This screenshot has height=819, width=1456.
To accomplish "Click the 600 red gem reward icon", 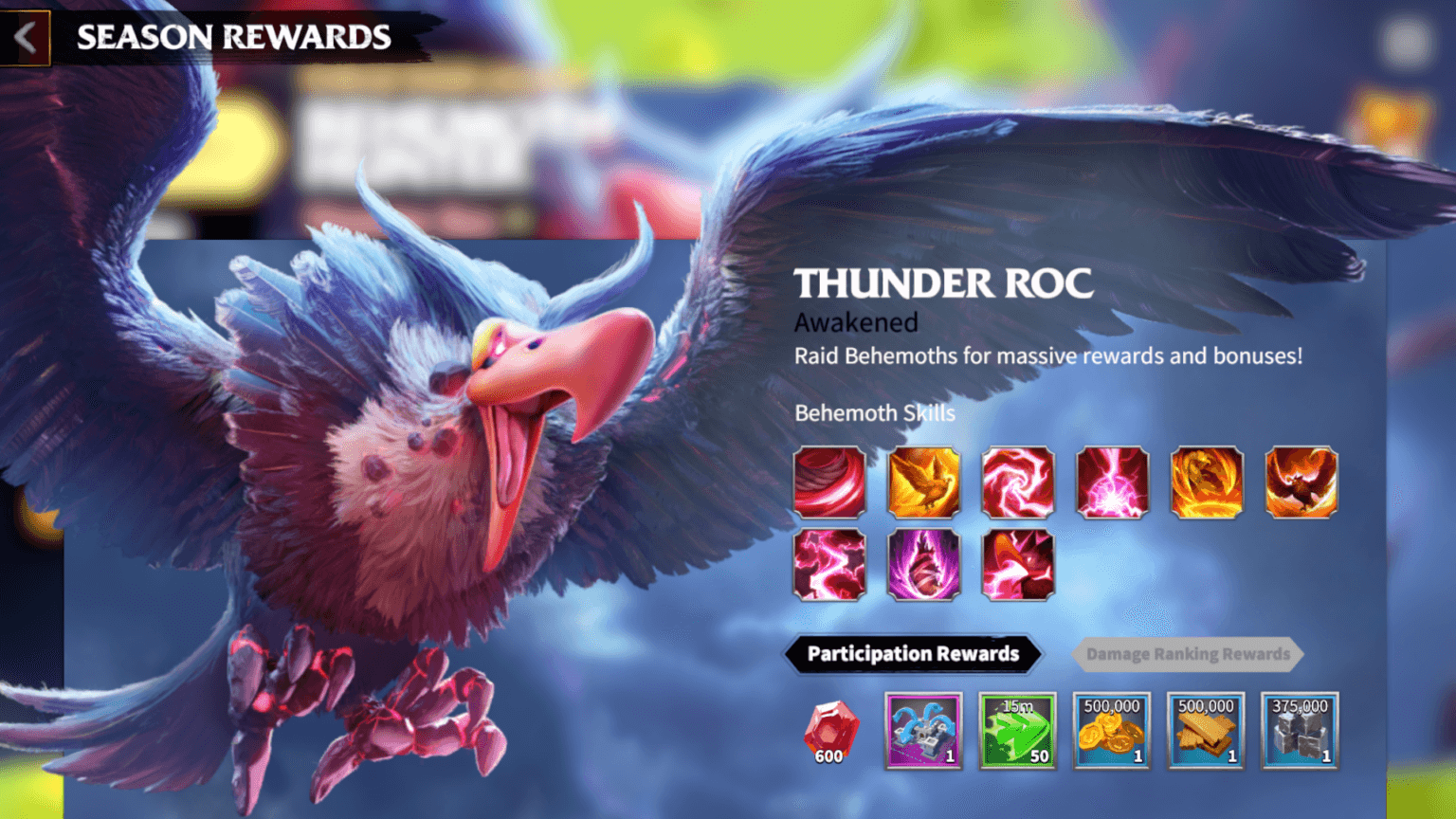I will click(828, 730).
